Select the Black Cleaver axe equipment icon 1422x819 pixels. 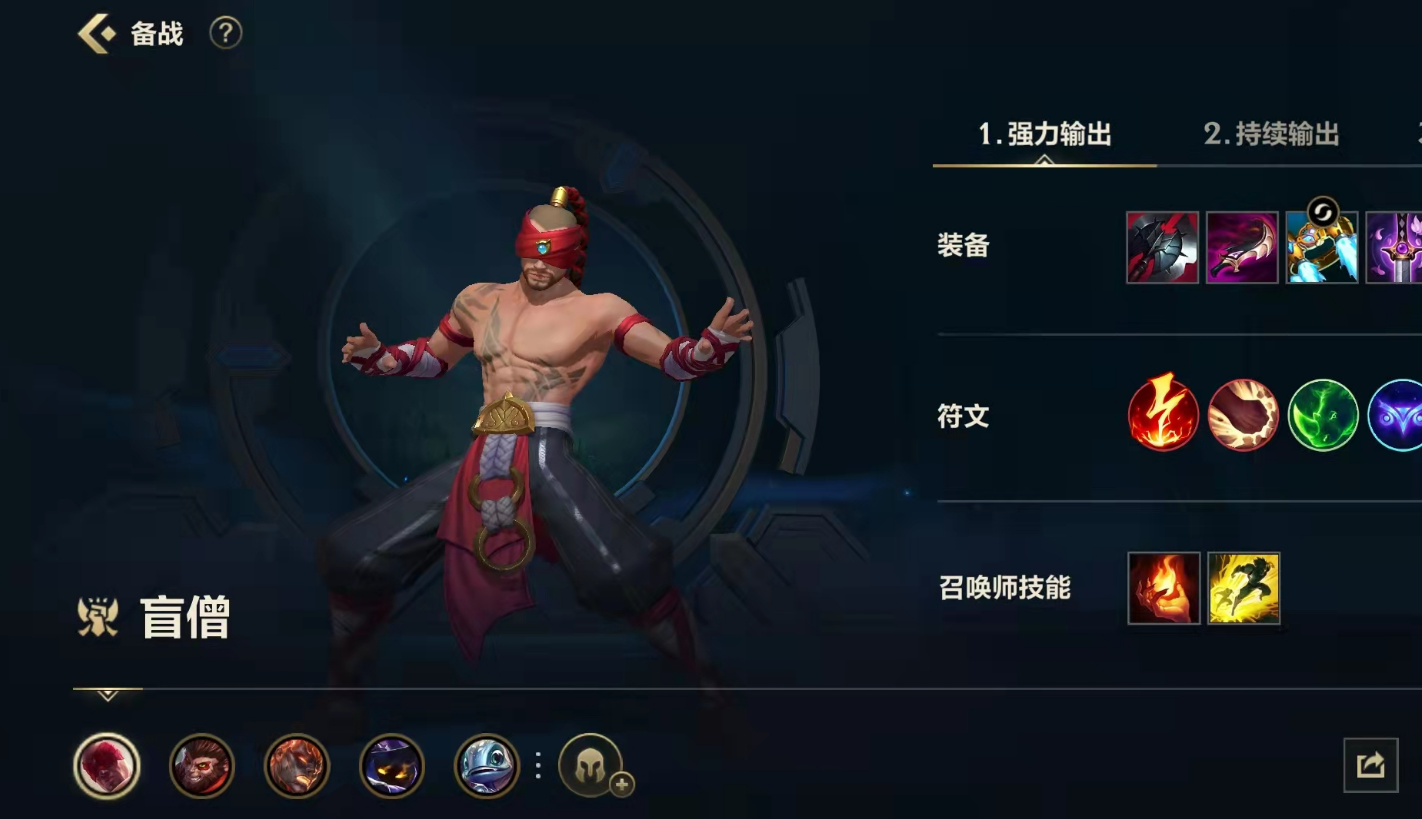coord(1162,247)
